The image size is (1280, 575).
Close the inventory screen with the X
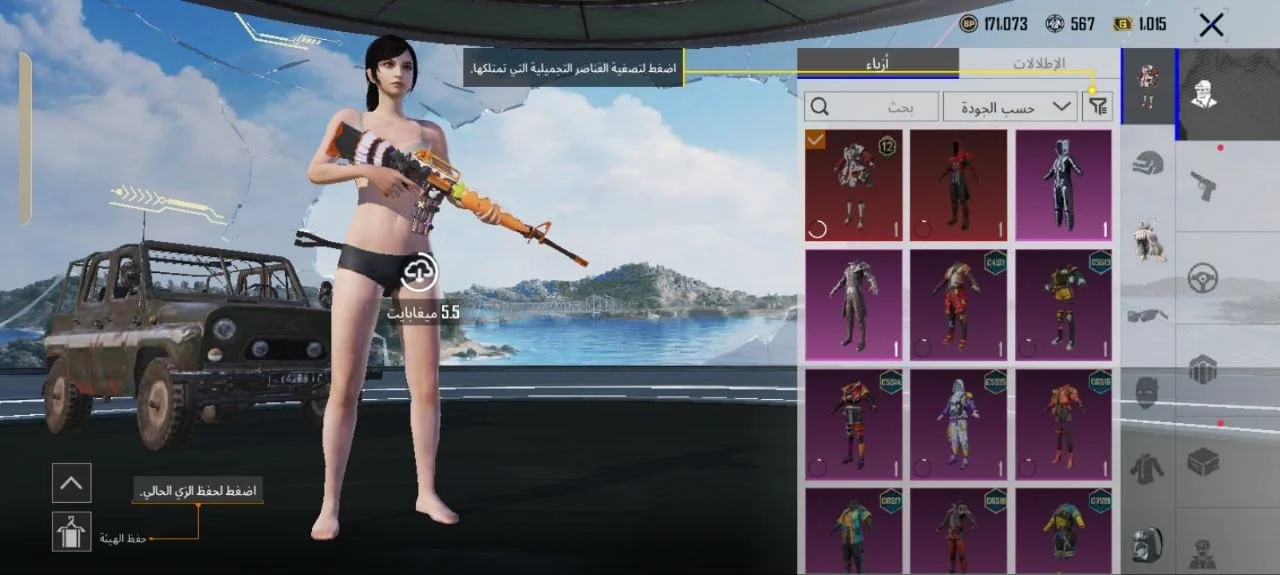(1211, 25)
